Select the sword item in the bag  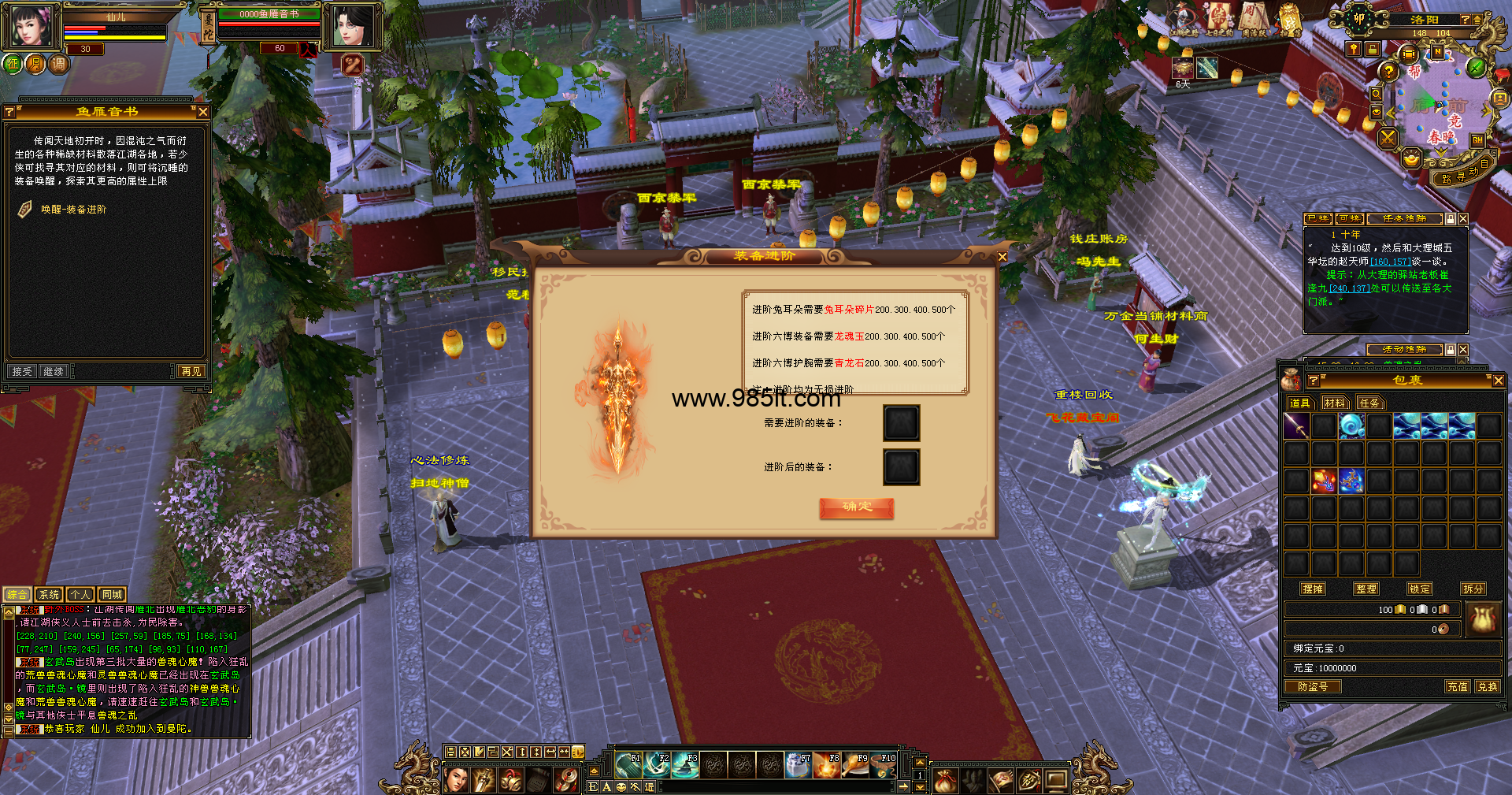1296,426
